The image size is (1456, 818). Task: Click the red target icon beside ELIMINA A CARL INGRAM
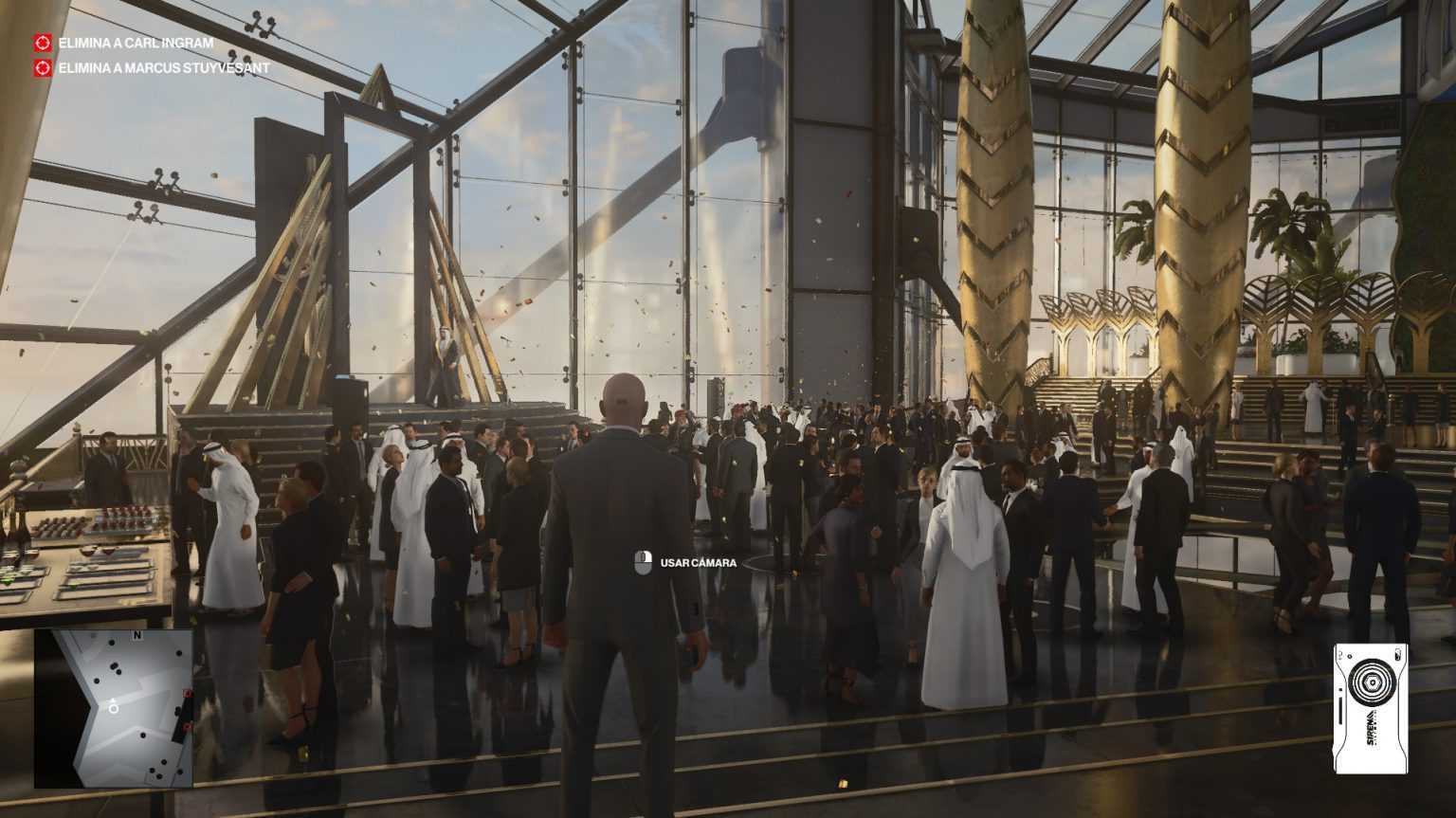(x=42, y=42)
